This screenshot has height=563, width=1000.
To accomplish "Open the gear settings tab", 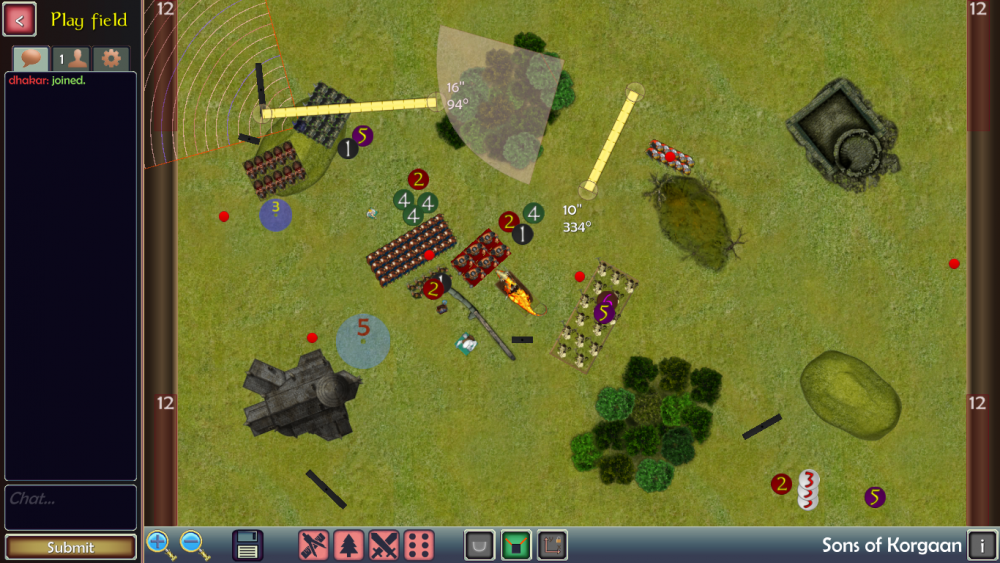I will (x=112, y=58).
